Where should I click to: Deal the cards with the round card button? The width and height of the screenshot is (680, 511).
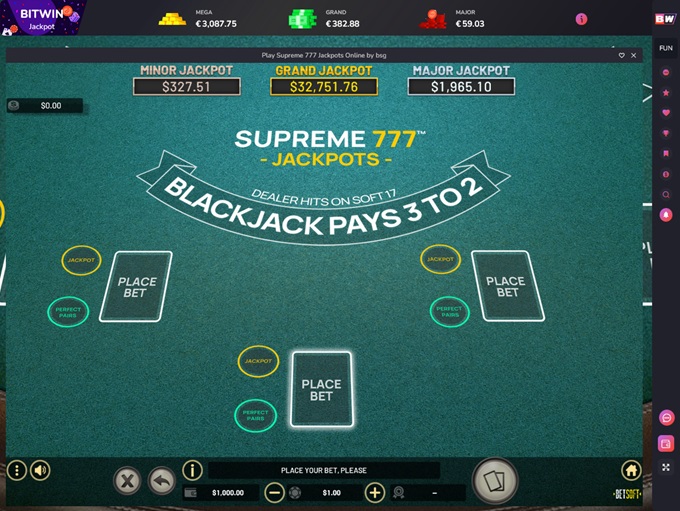[x=494, y=481]
